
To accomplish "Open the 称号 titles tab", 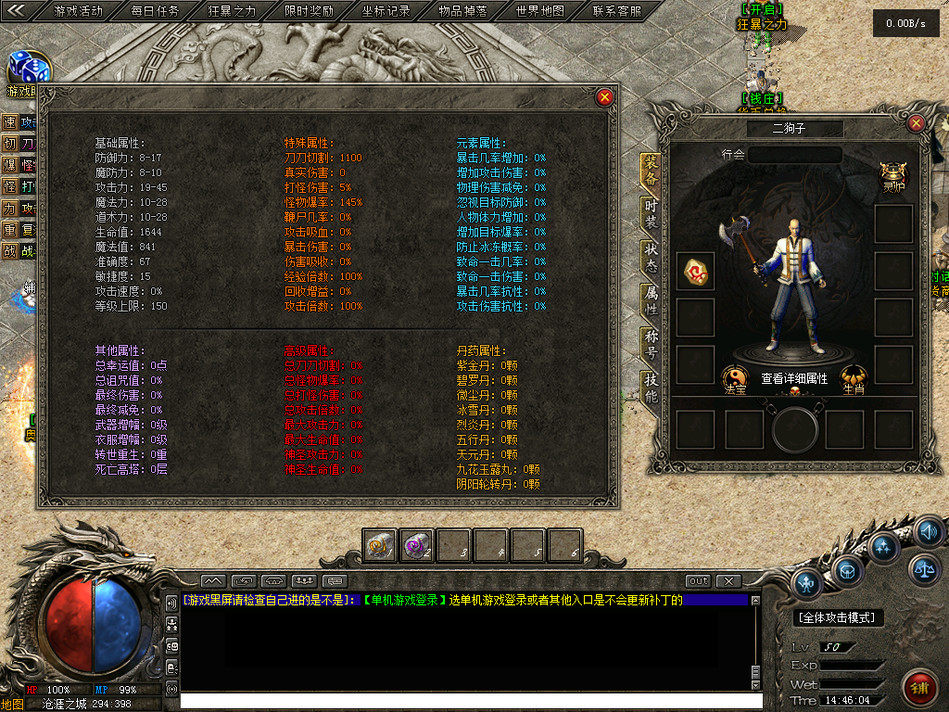I will click(x=651, y=343).
